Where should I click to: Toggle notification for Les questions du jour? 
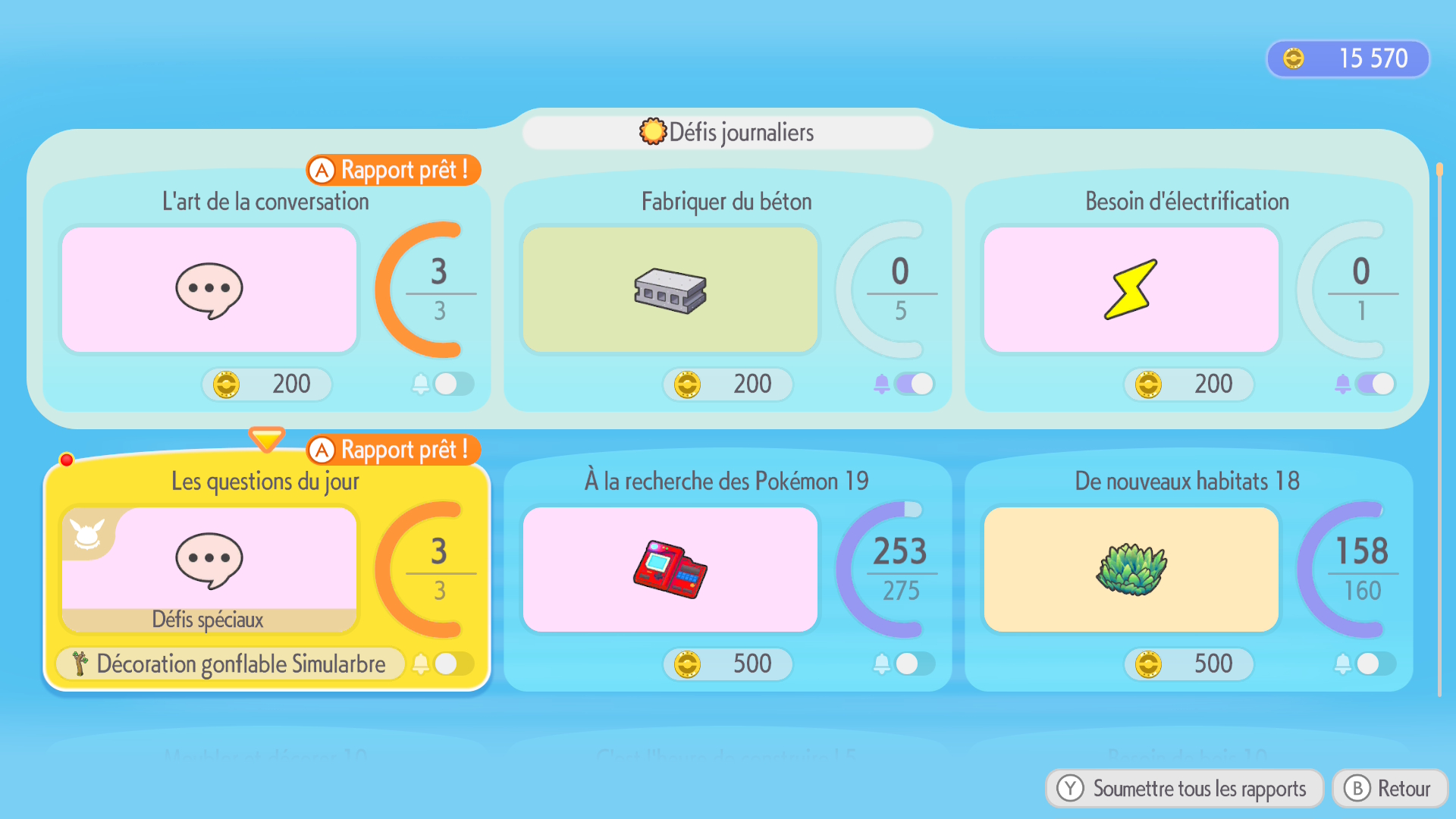click(x=453, y=664)
